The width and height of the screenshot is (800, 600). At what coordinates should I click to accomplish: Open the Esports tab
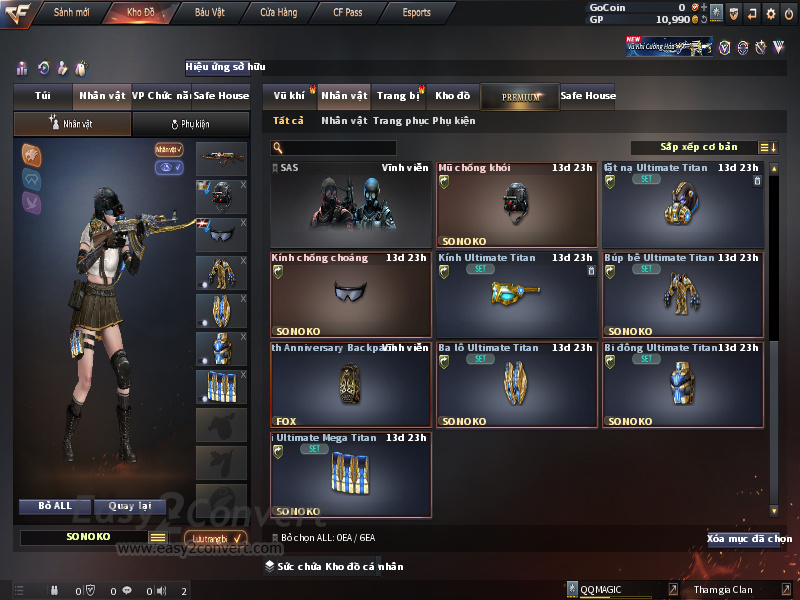coord(416,13)
